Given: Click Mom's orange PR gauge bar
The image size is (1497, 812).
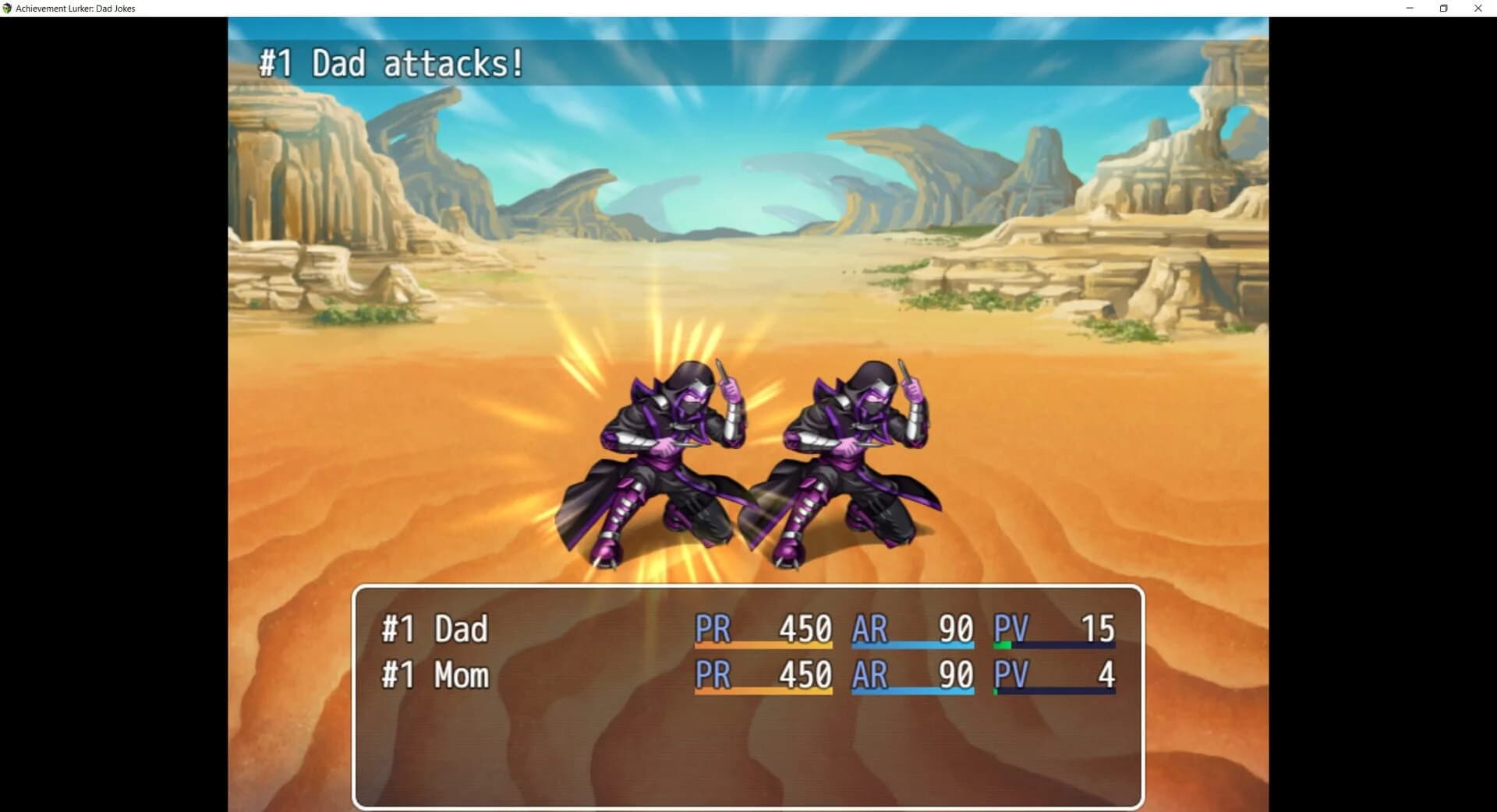Looking at the screenshot, I should tap(764, 693).
